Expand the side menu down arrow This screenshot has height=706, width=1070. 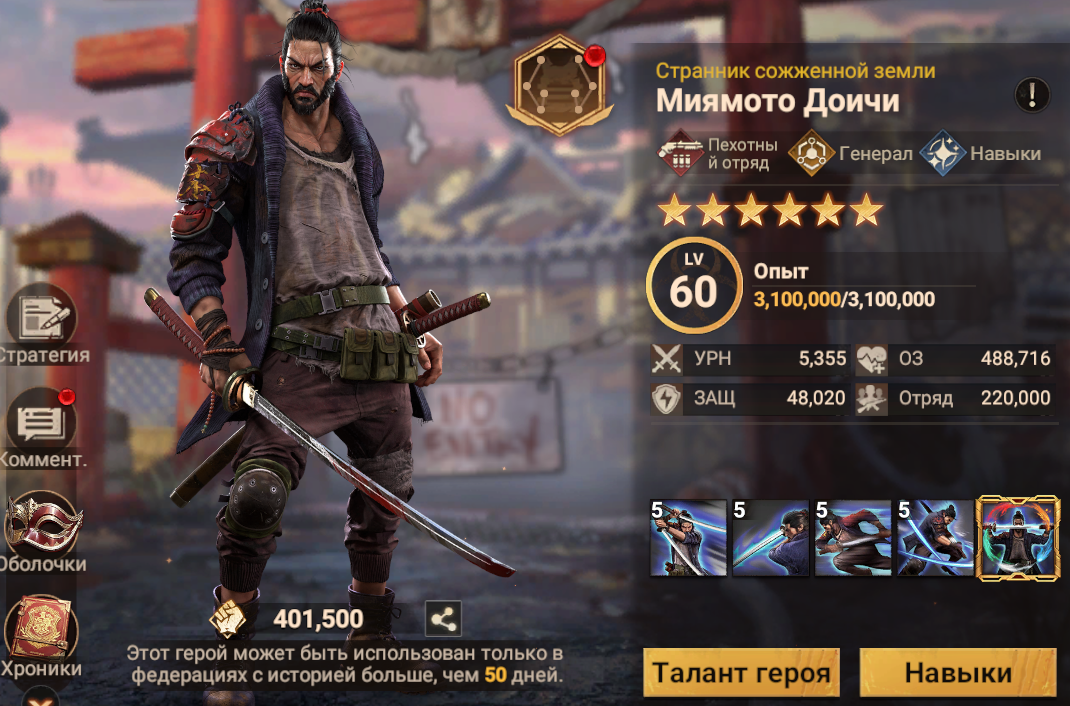point(41,696)
